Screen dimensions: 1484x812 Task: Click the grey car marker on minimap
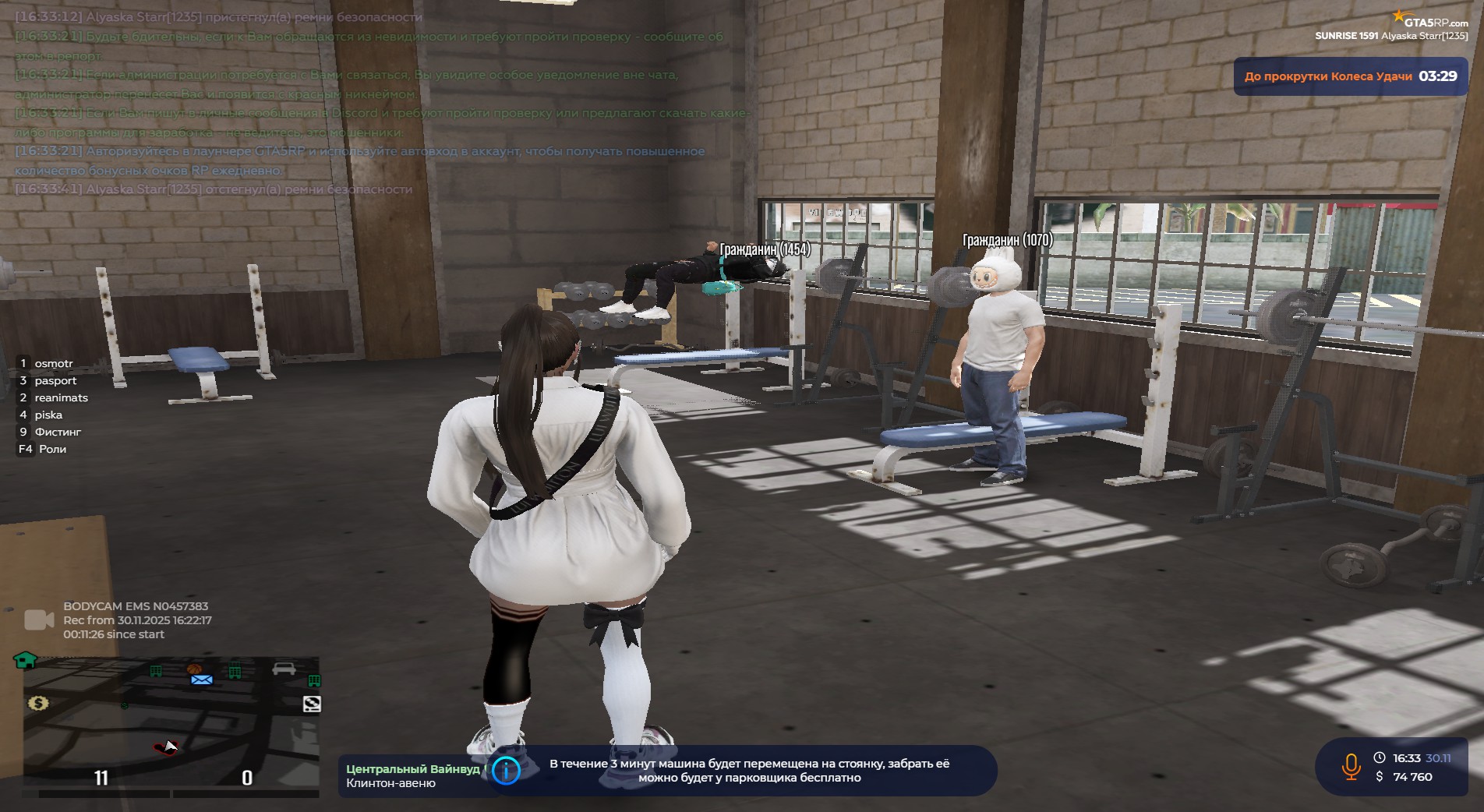284,669
